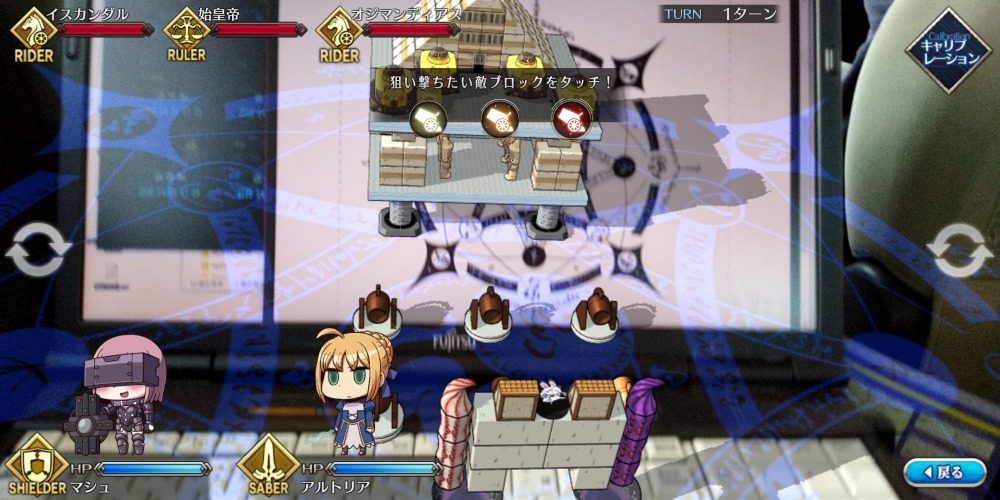Go back with the 戻る button

944,471
